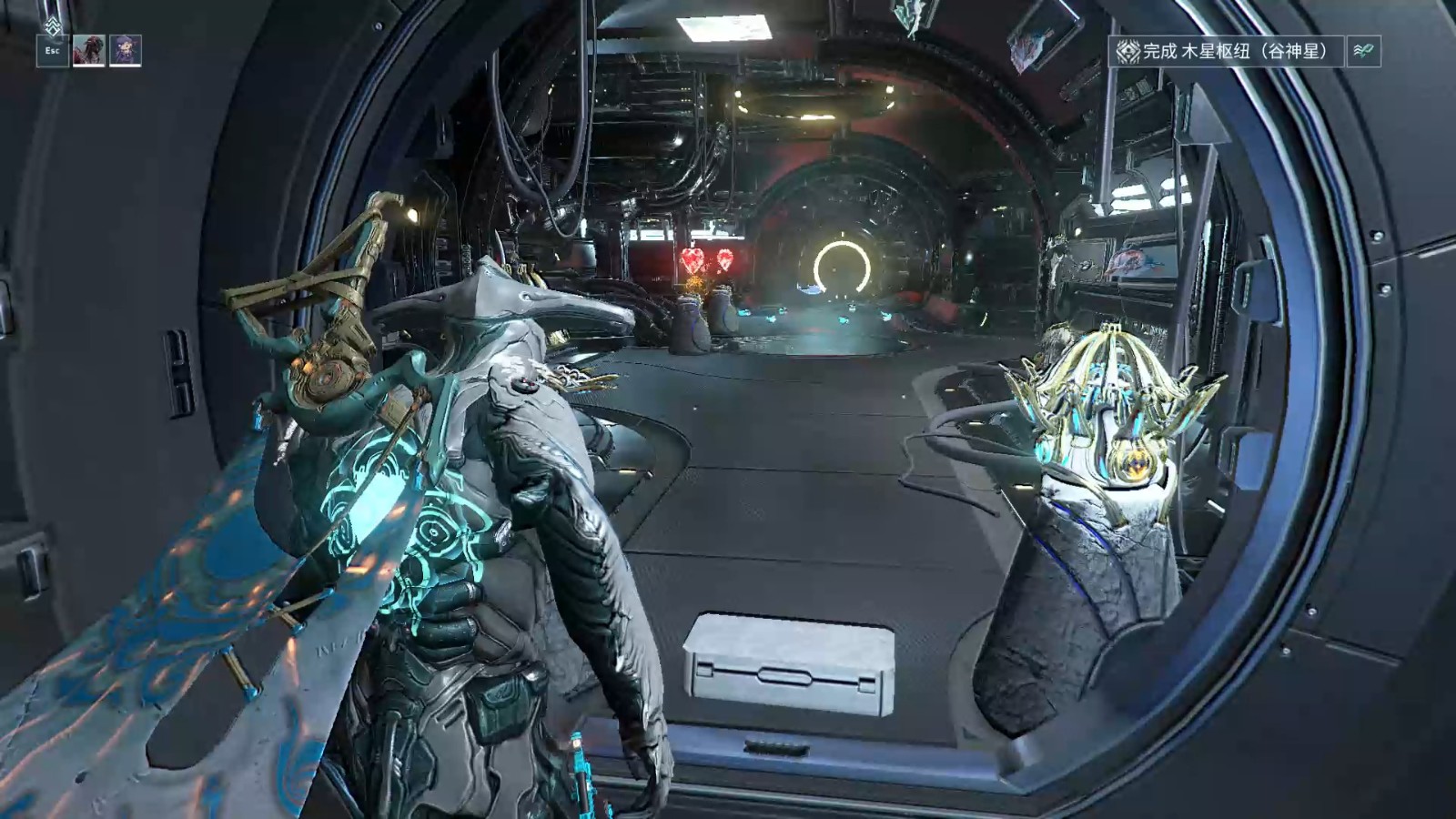Open the 完成 木星枢纽（谷神星）objective tracker
The image size is (1456, 819).
coord(1227,51)
